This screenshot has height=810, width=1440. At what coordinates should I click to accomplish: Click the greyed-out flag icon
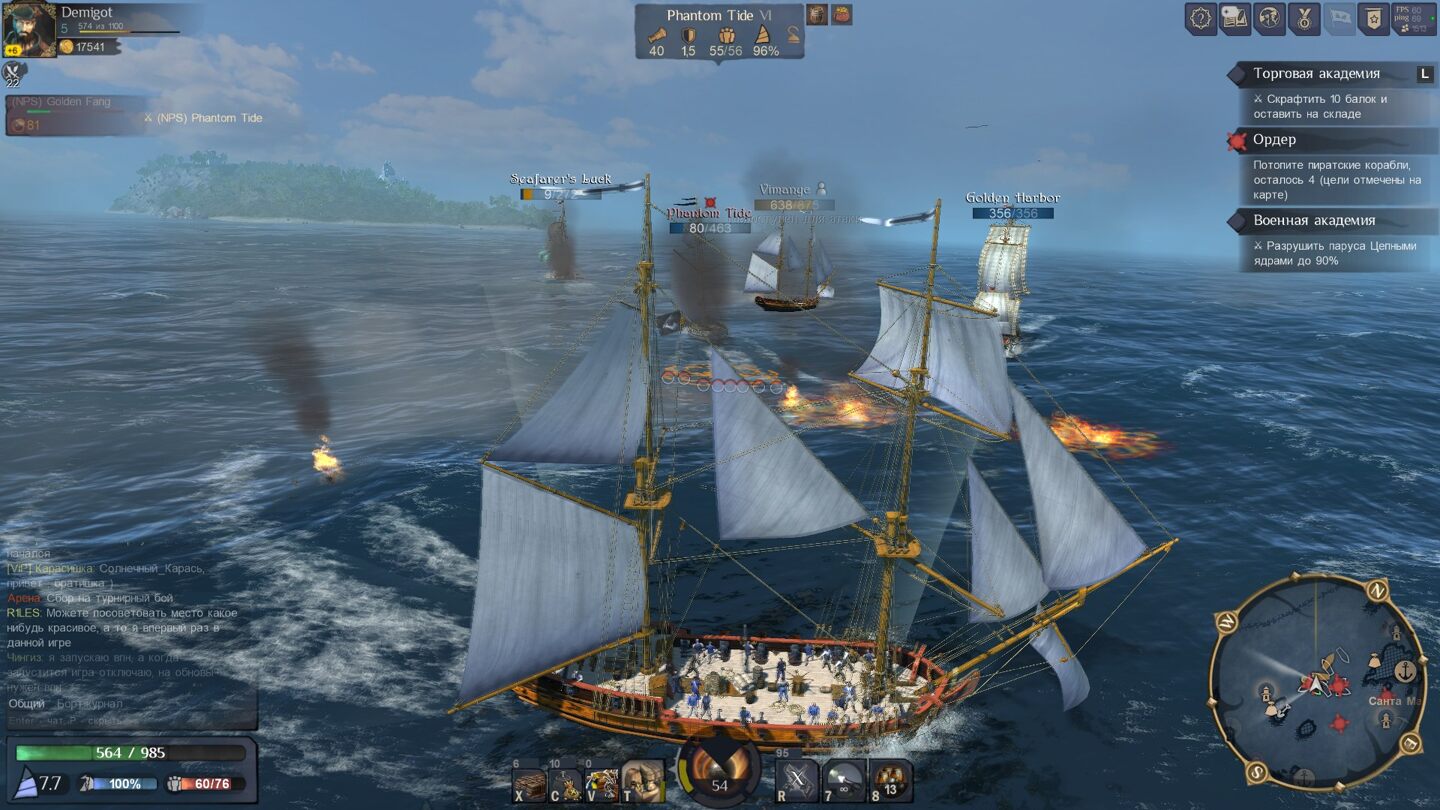(x=1339, y=19)
